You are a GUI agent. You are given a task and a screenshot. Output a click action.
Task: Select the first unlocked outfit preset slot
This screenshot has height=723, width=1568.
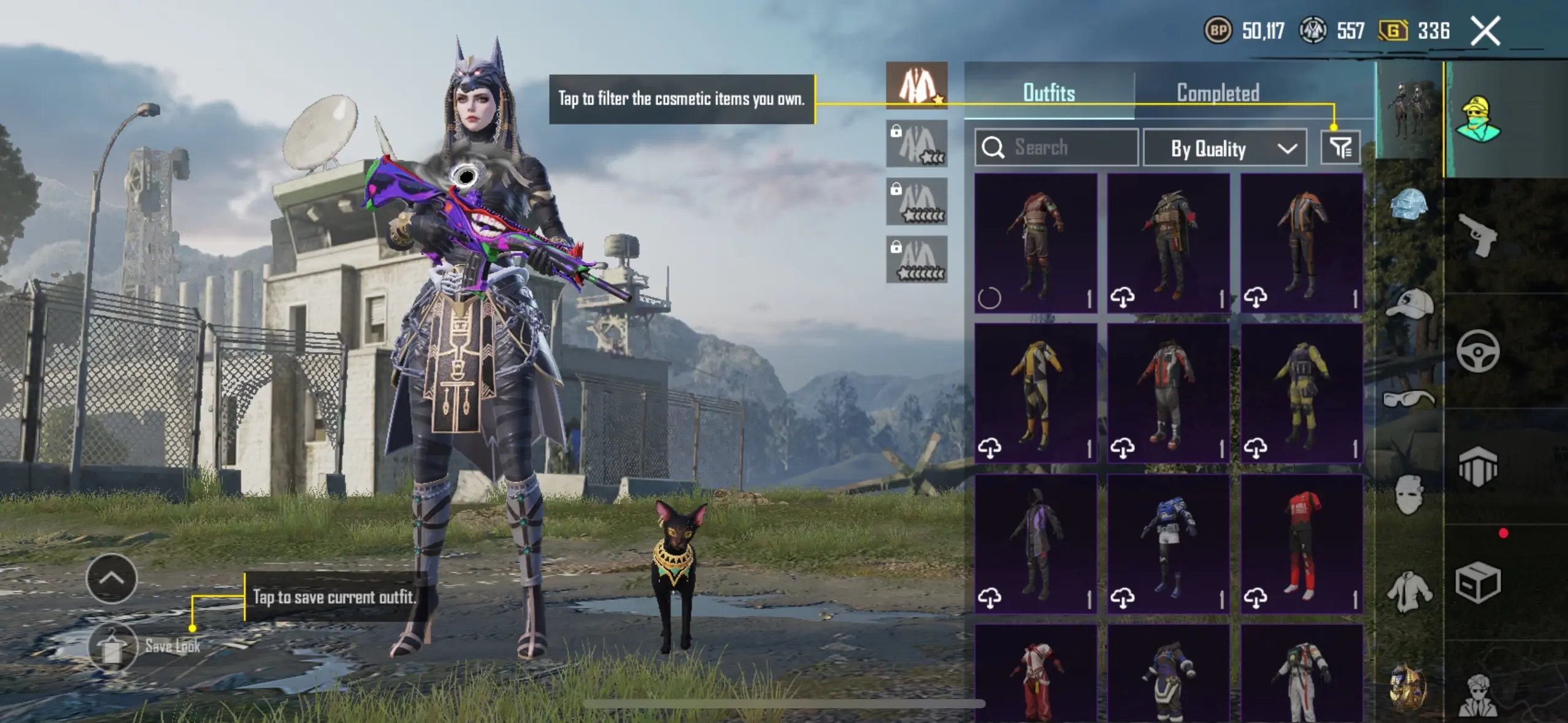click(917, 86)
